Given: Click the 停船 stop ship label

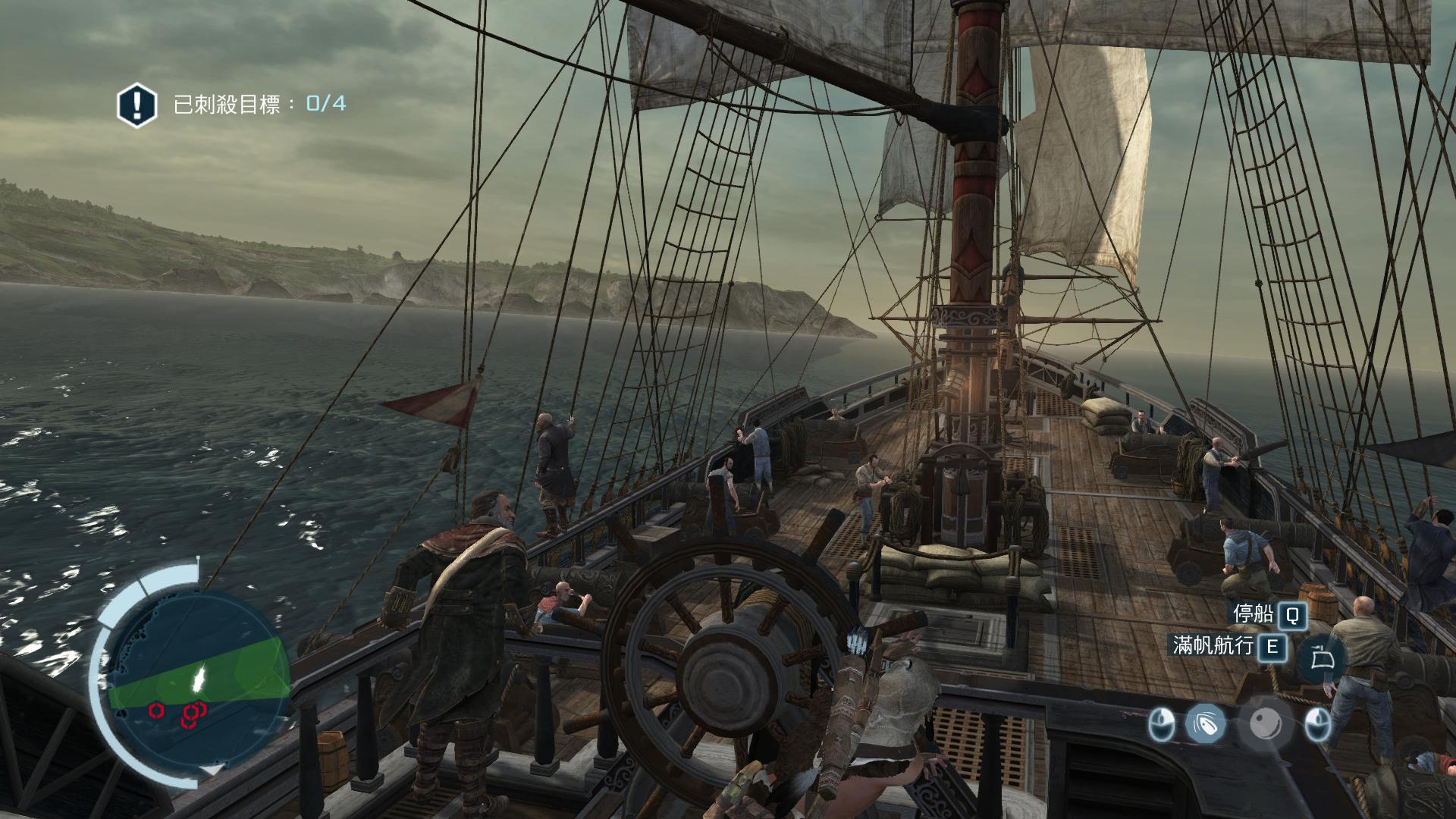Looking at the screenshot, I should [x=1254, y=614].
